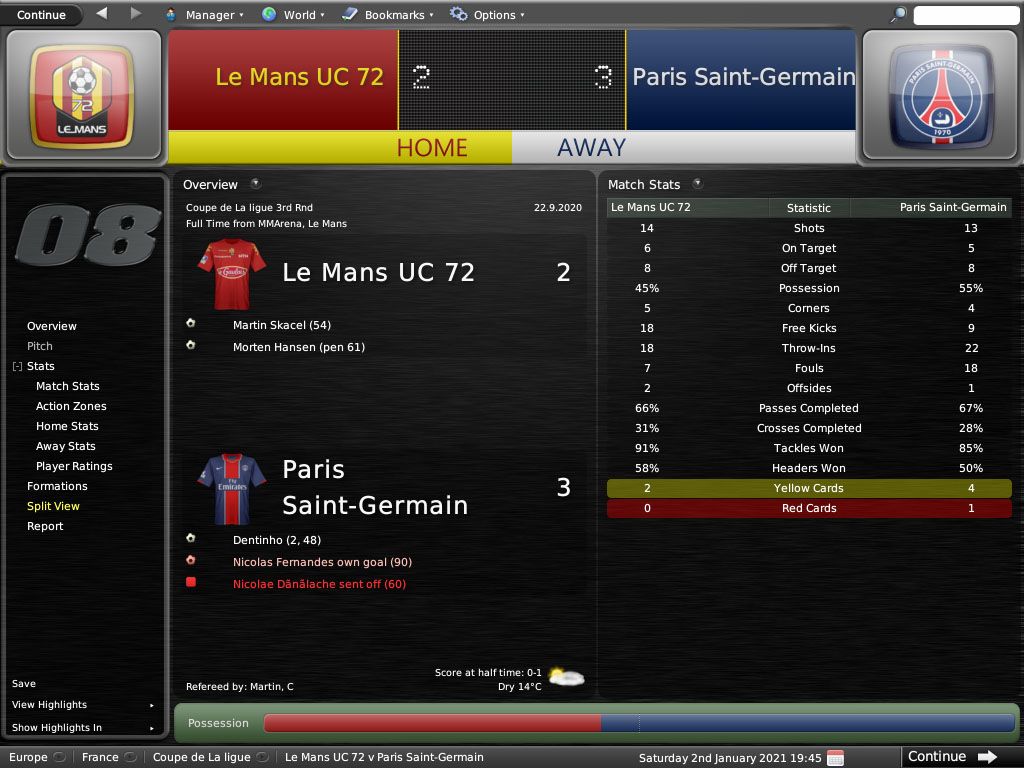This screenshot has width=1024, height=768.
Task: Open the calendar icon beside the date
Action: [835, 757]
